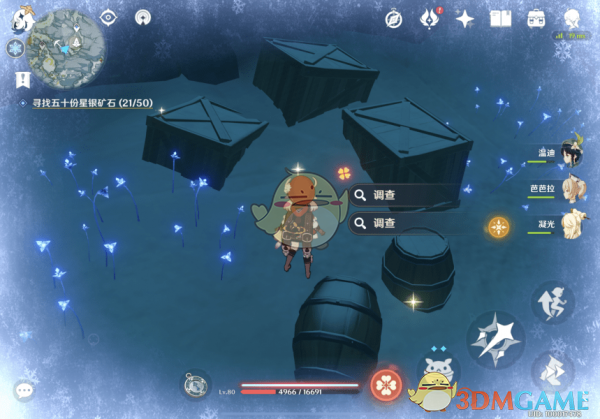Switch to party member 温迪

(x=570, y=156)
